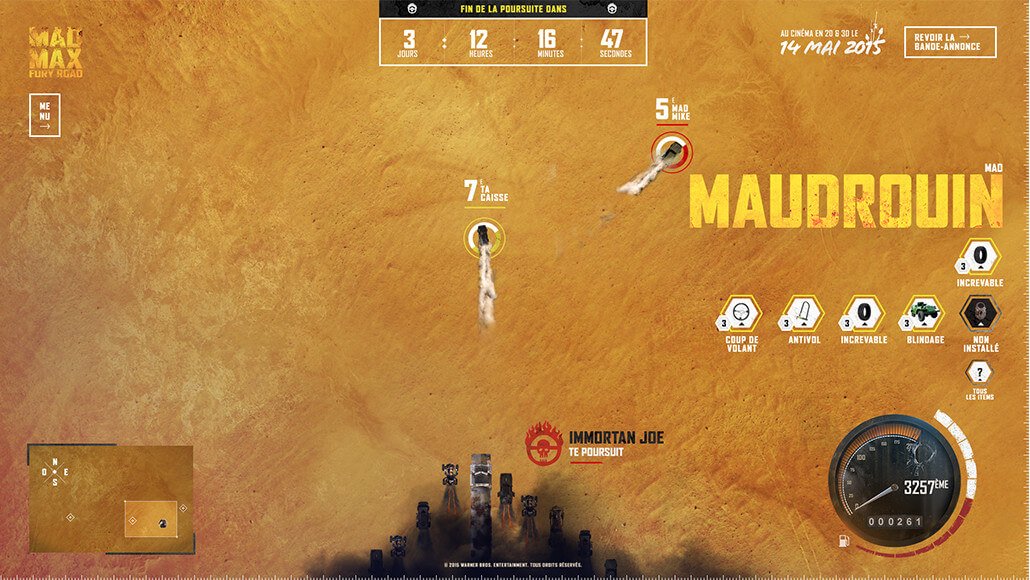This screenshot has height=580, width=1030.
Task: Activate the Coup de Volant steering wheel item
Action: (x=741, y=314)
